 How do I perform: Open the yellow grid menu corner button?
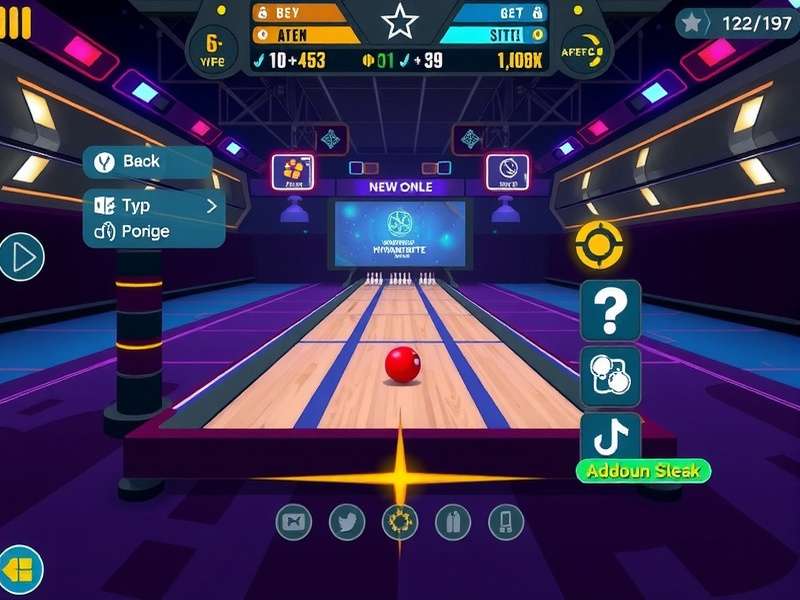(19, 571)
